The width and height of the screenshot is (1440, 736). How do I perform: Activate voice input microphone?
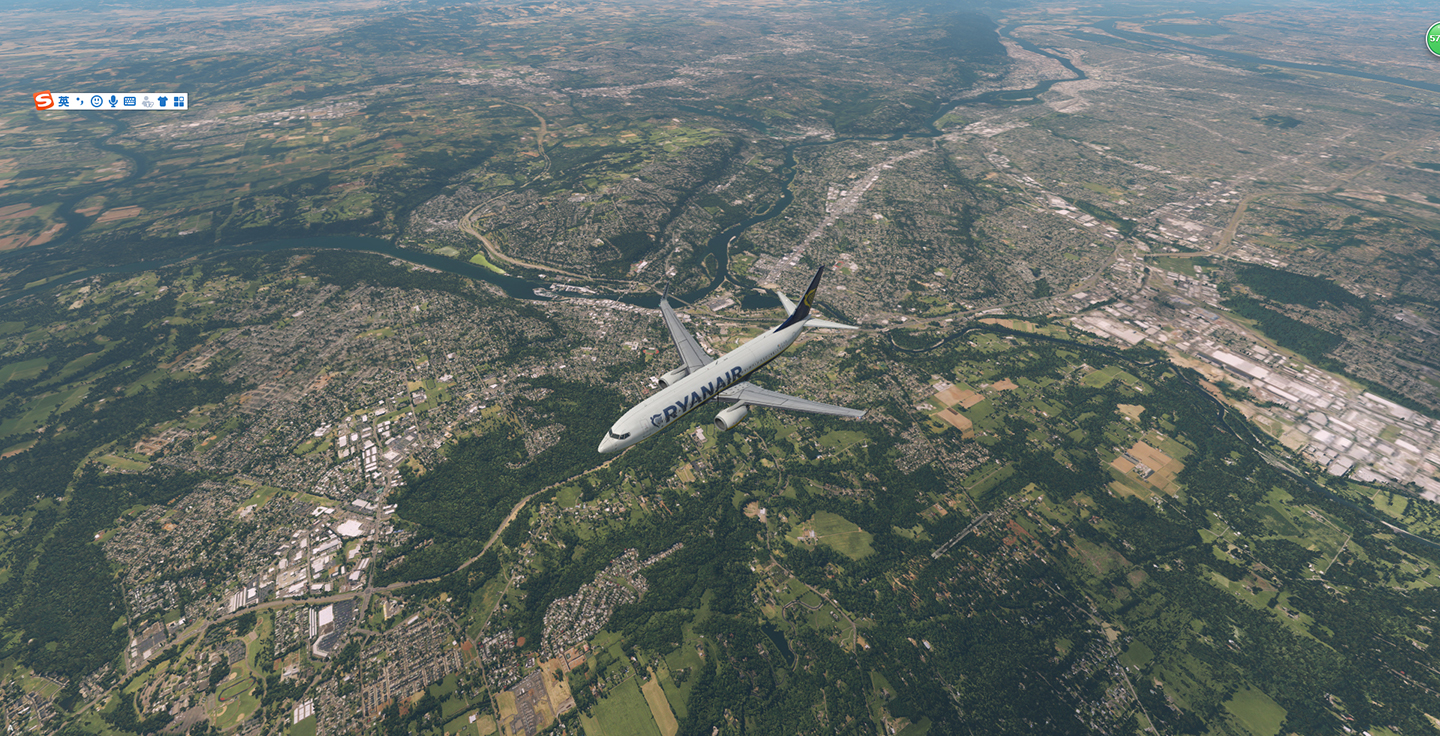[x=111, y=100]
